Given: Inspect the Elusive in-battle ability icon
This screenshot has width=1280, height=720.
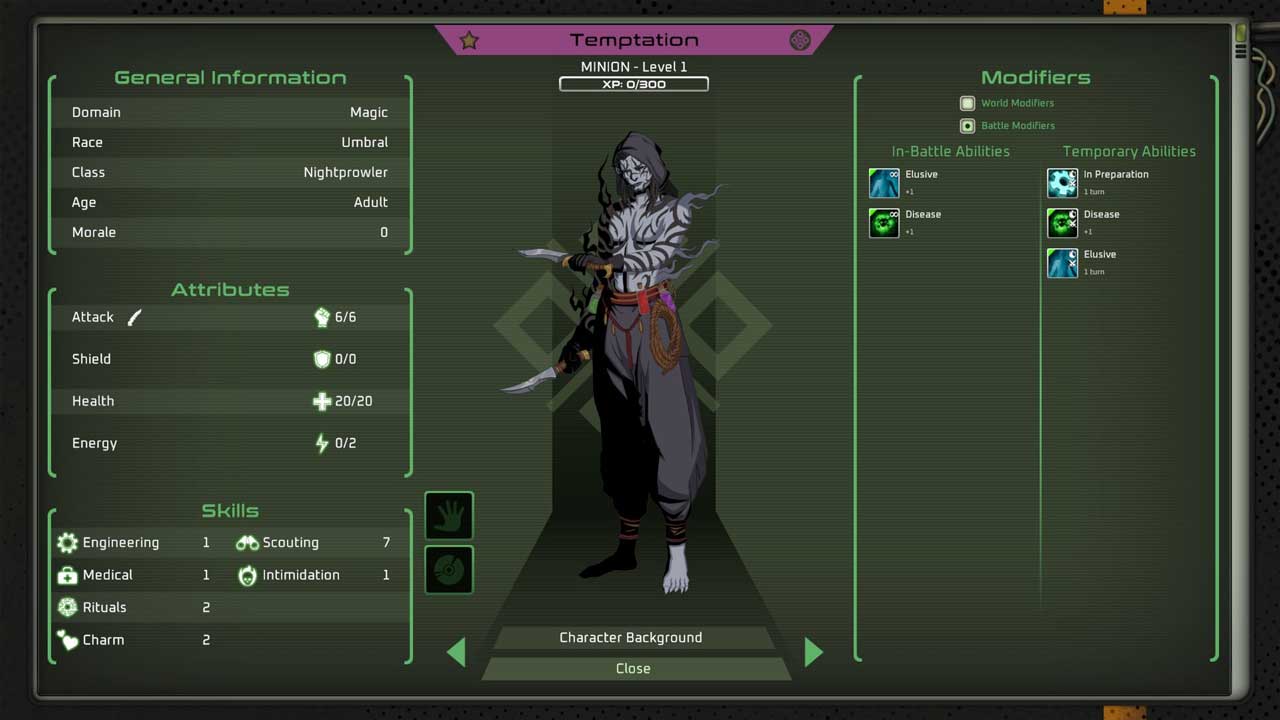Looking at the screenshot, I should click(884, 183).
